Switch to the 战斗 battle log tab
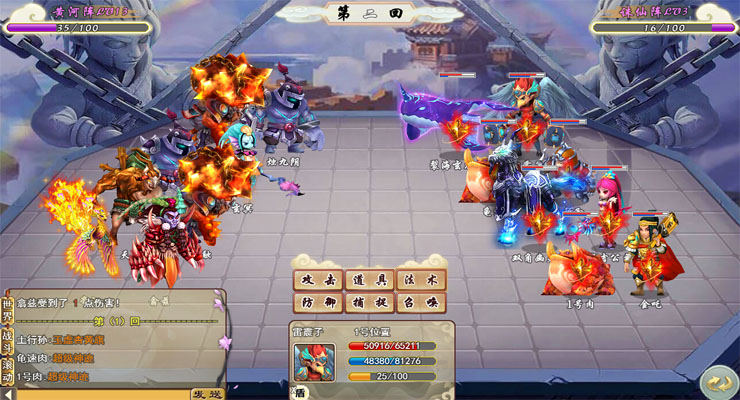 click(8, 342)
